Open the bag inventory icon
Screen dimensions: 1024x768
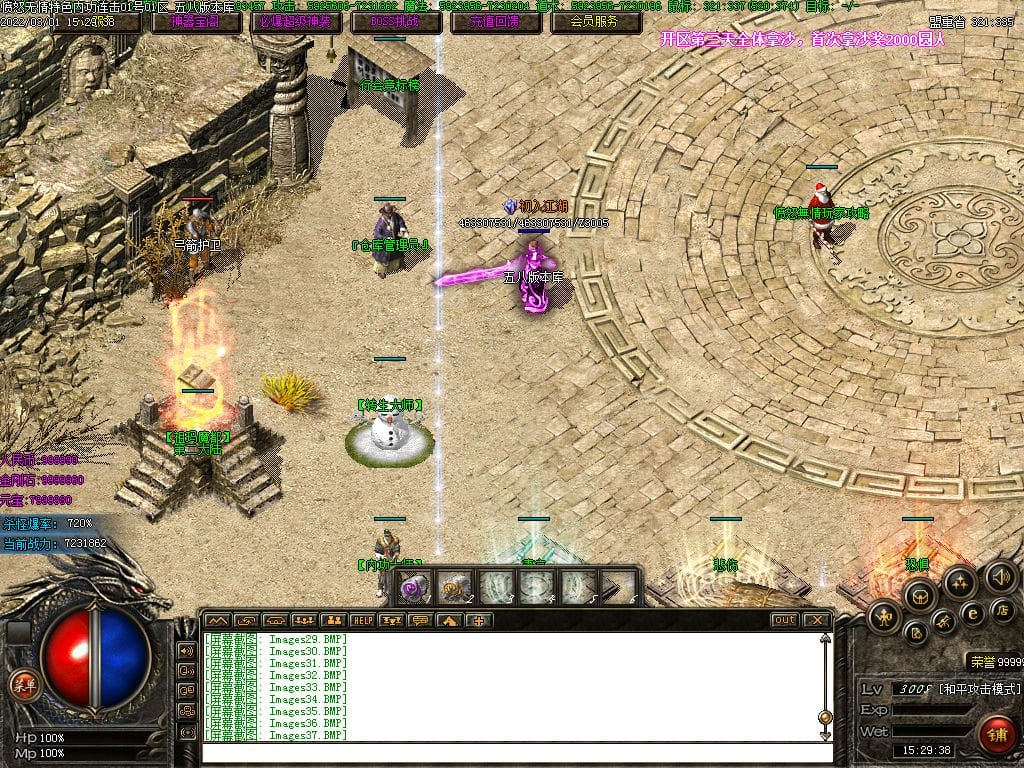pyautogui.click(x=918, y=596)
